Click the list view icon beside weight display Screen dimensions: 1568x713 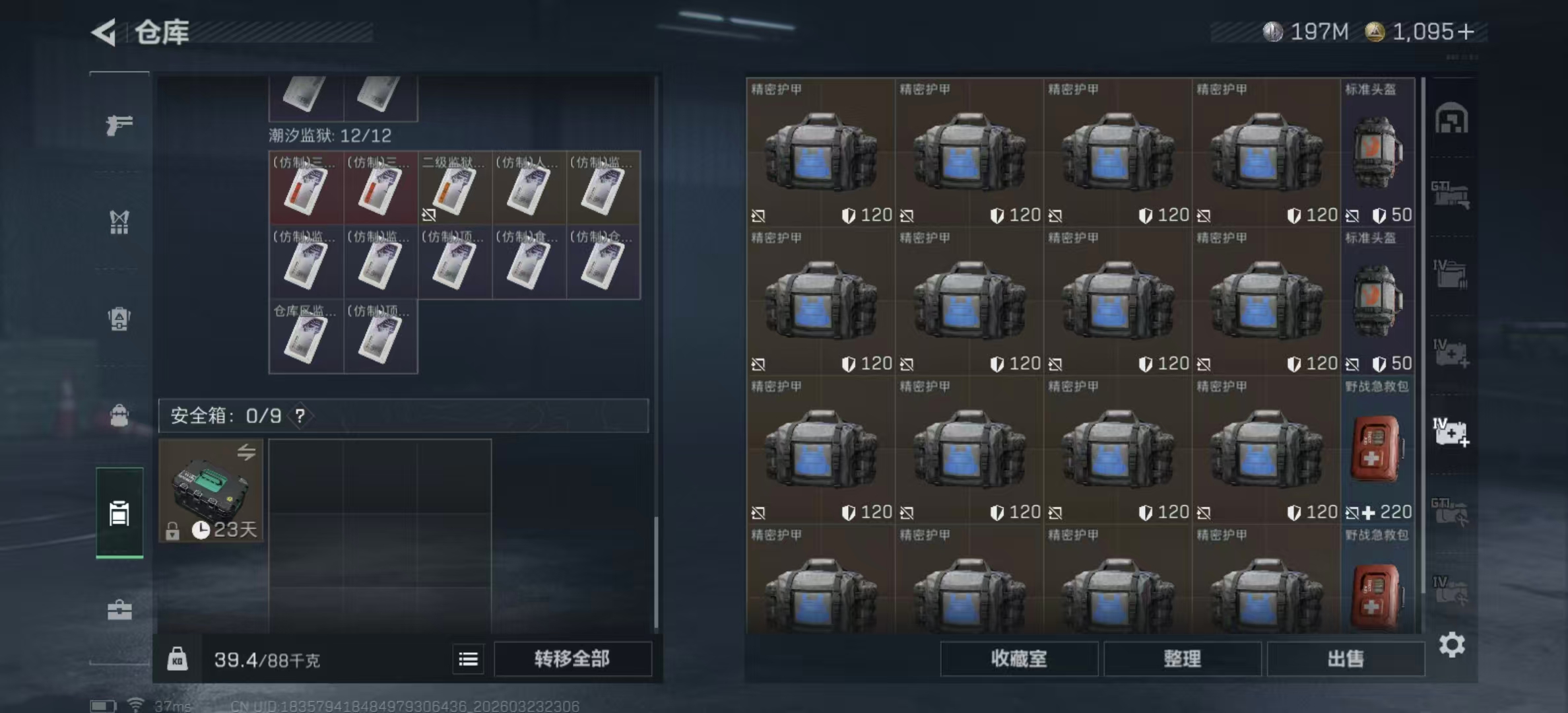(x=469, y=659)
